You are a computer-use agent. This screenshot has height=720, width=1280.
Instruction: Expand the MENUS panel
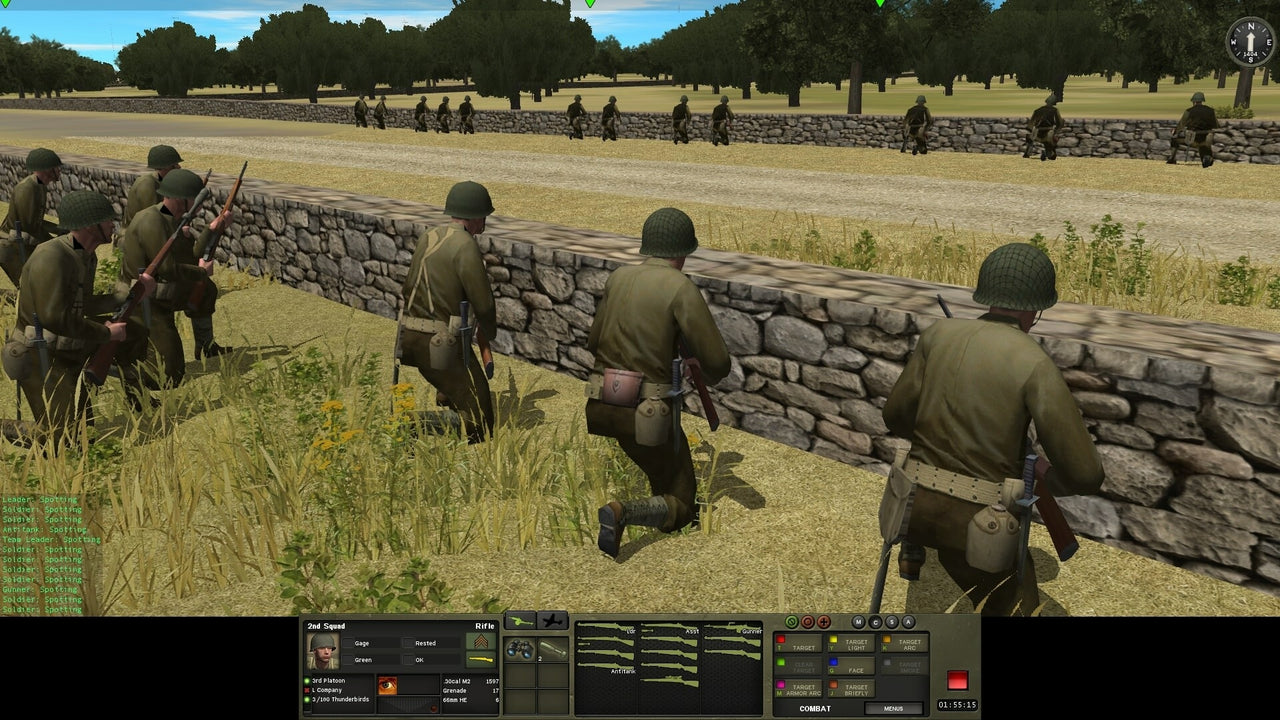894,707
